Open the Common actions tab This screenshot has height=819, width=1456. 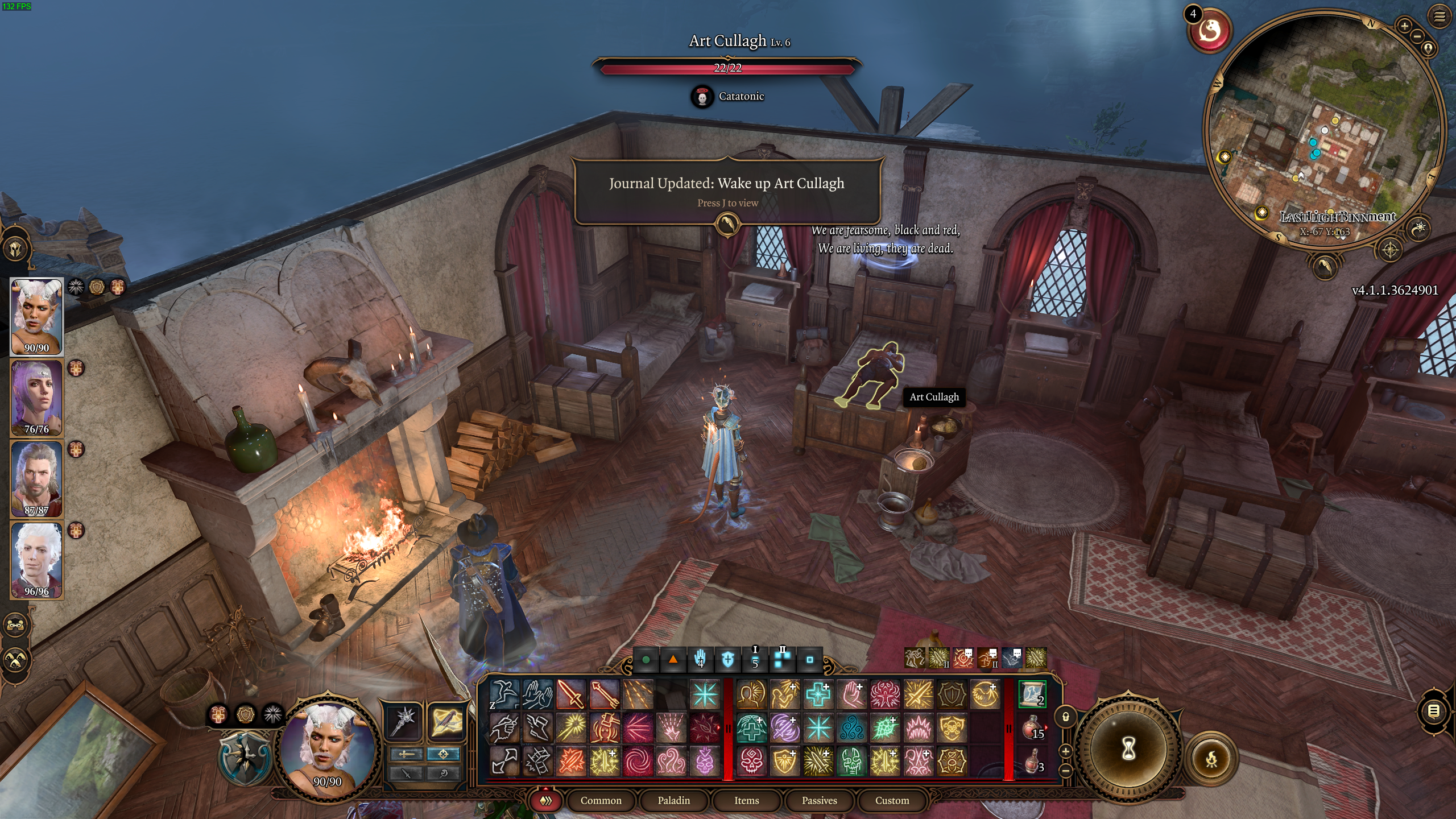[x=601, y=800]
